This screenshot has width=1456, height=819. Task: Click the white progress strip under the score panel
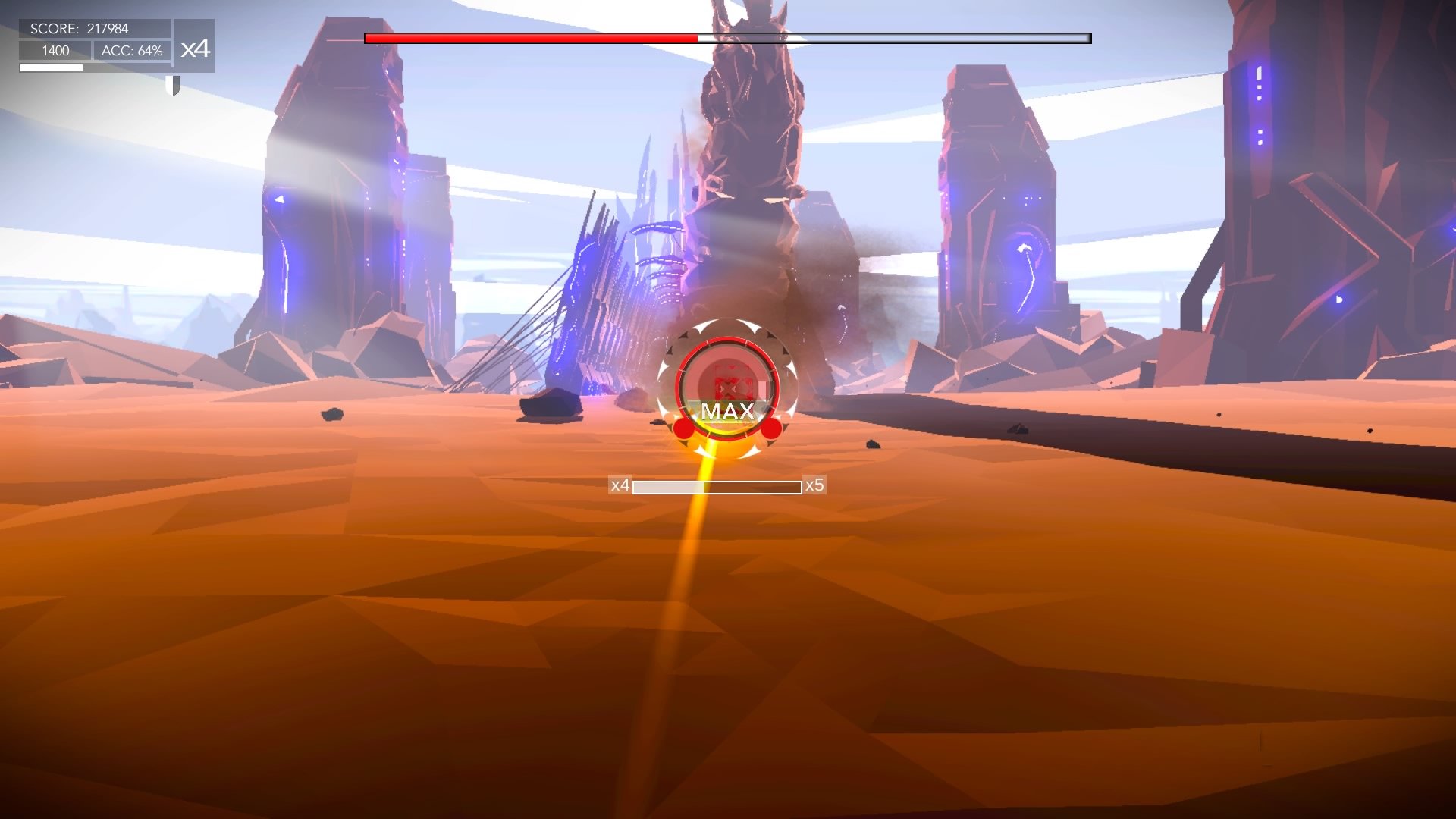coord(51,67)
